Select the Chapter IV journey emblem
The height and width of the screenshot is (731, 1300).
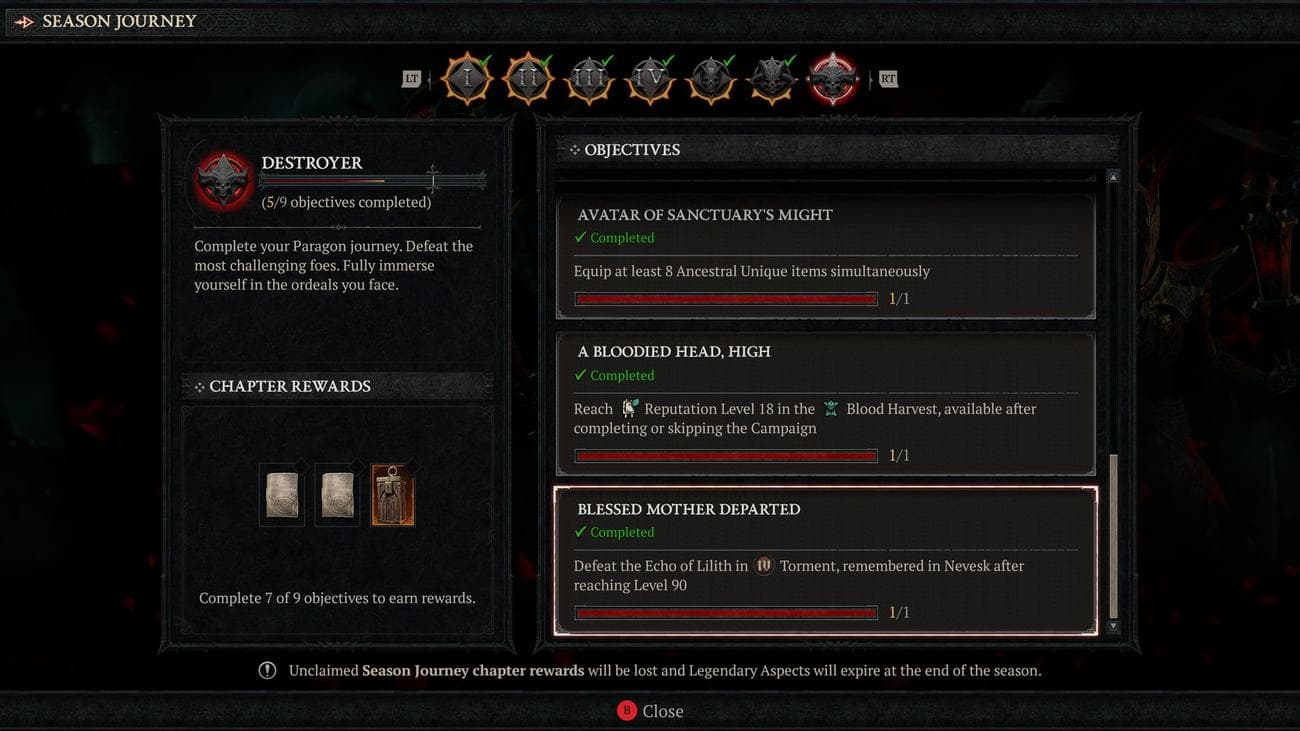650,78
